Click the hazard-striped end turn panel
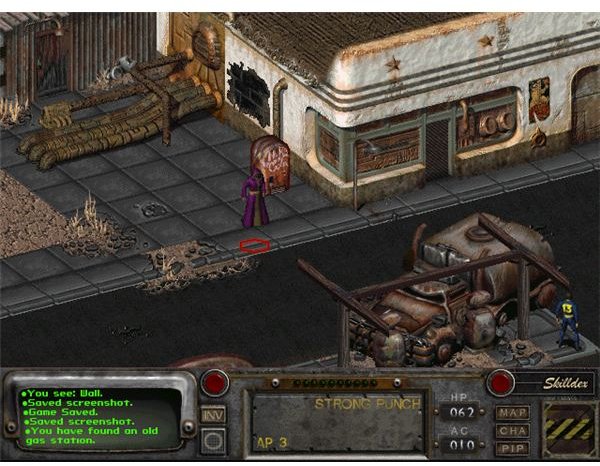 567,428
